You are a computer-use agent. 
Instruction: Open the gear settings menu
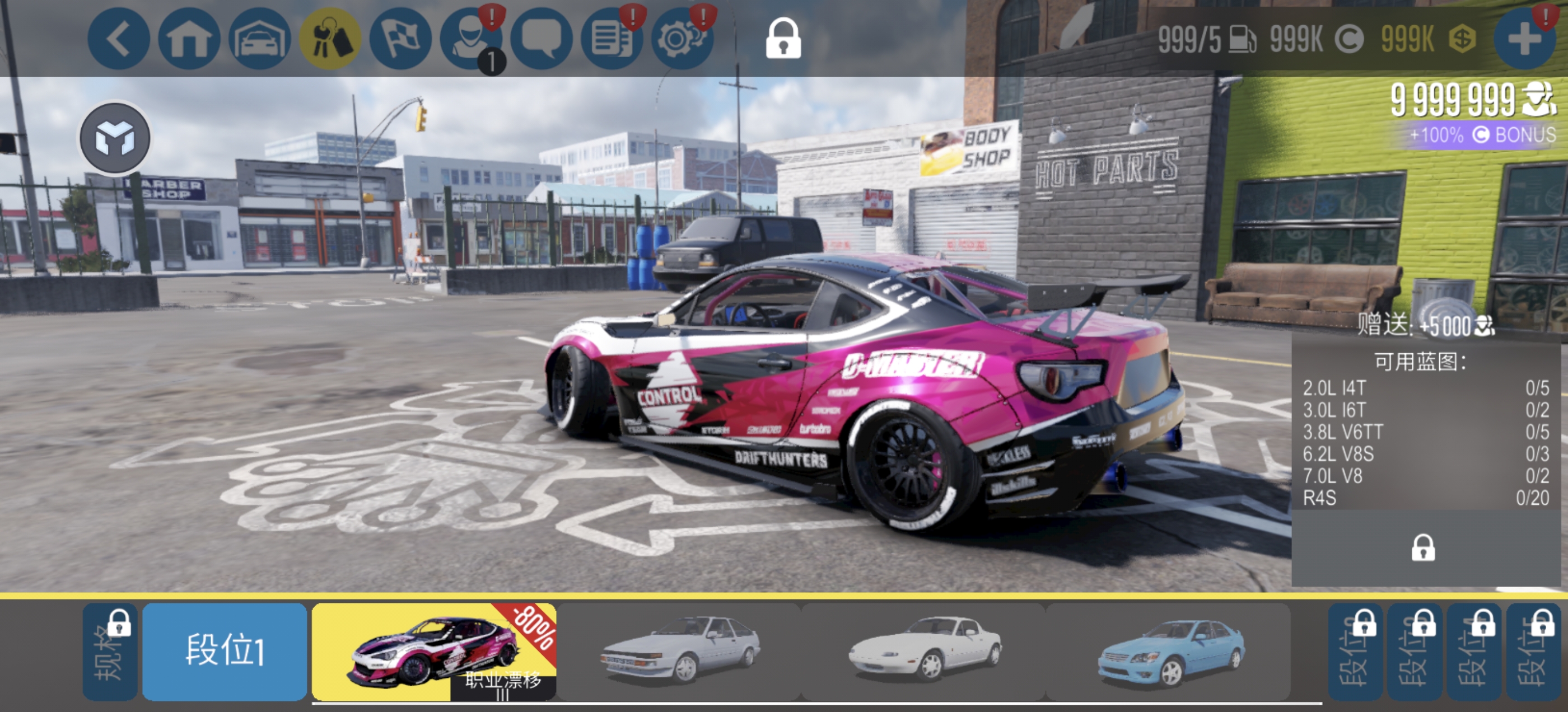pyautogui.click(x=682, y=39)
